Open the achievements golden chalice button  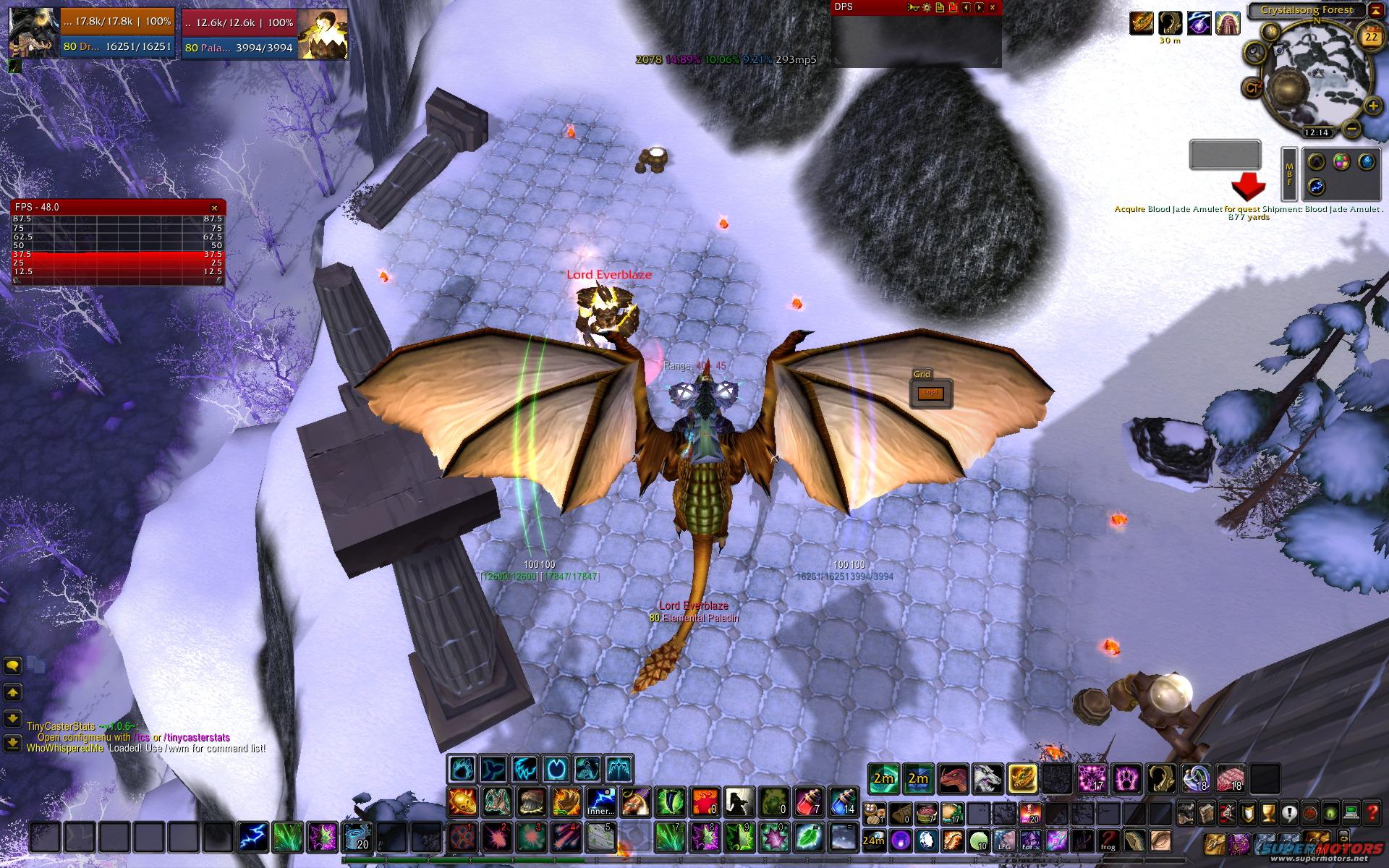pos(1267,813)
